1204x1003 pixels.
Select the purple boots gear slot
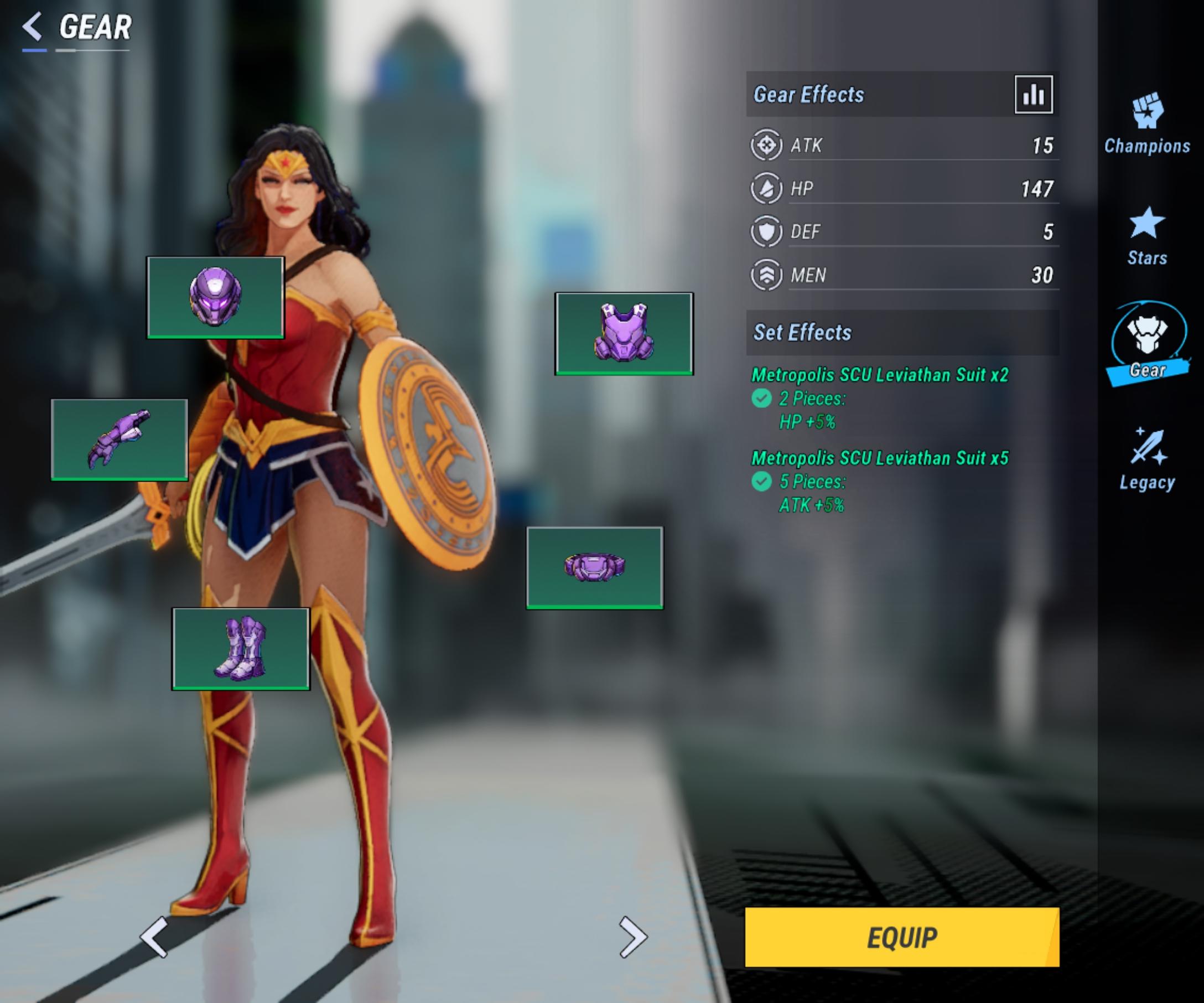[241, 649]
